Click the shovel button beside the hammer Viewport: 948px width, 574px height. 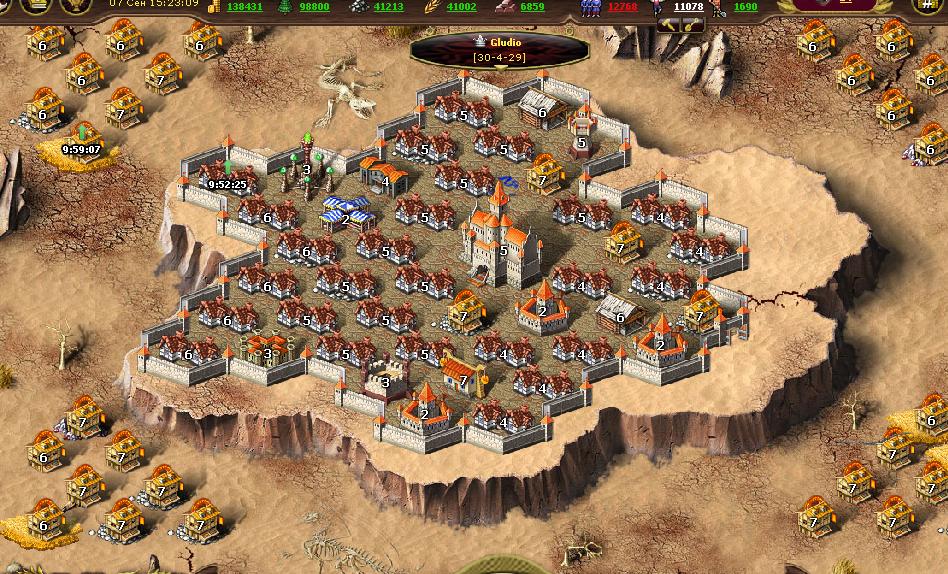(690, 25)
